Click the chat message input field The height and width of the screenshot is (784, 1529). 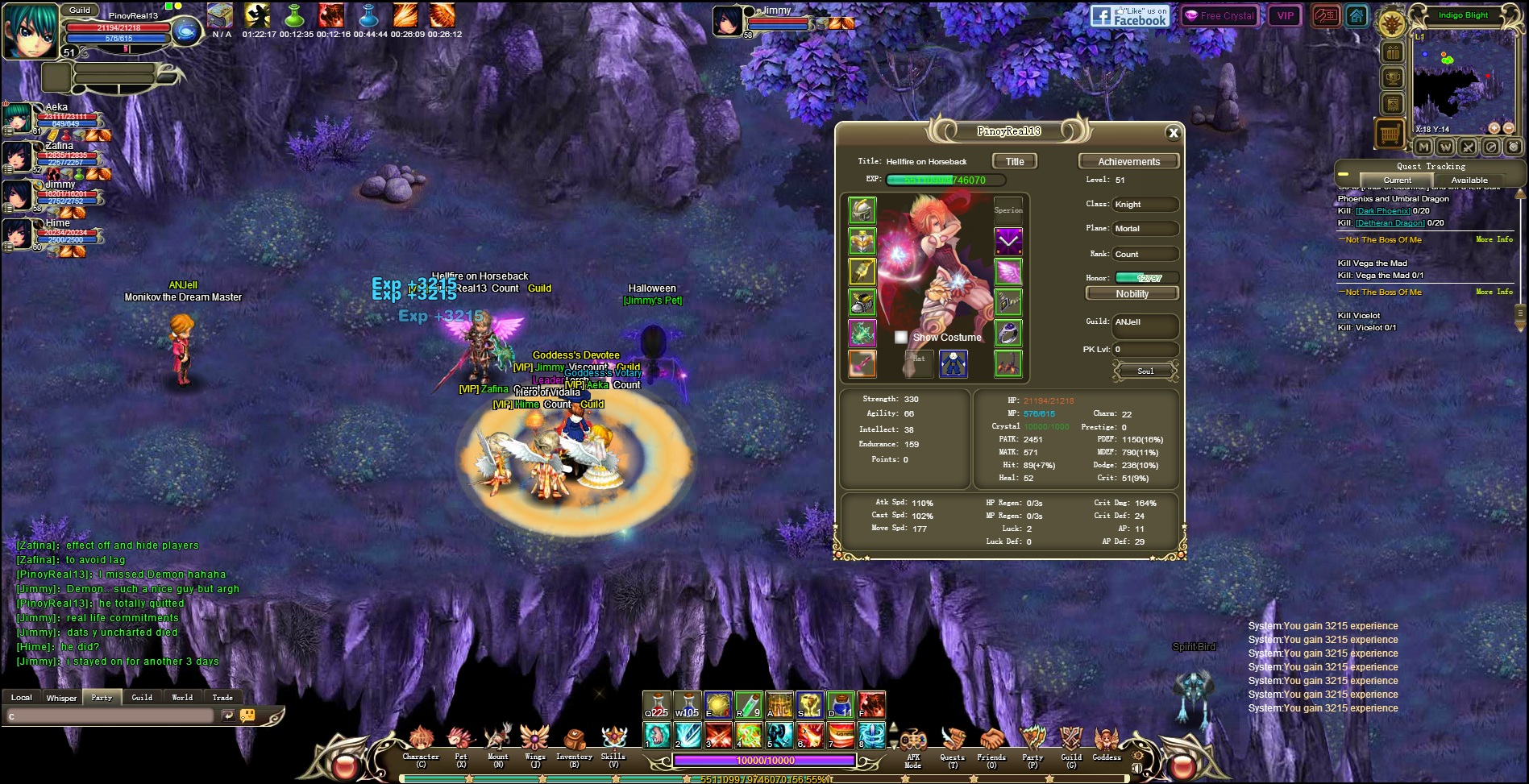click(x=109, y=716)
